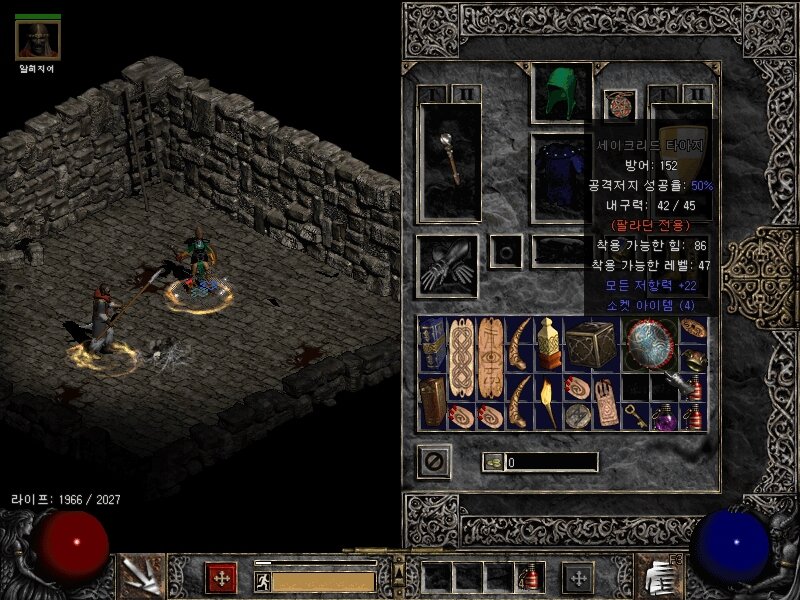Select the equipped scepter weapon slot
The width and height of the screenshot is (800, 600).
click(x=449, y=163)
